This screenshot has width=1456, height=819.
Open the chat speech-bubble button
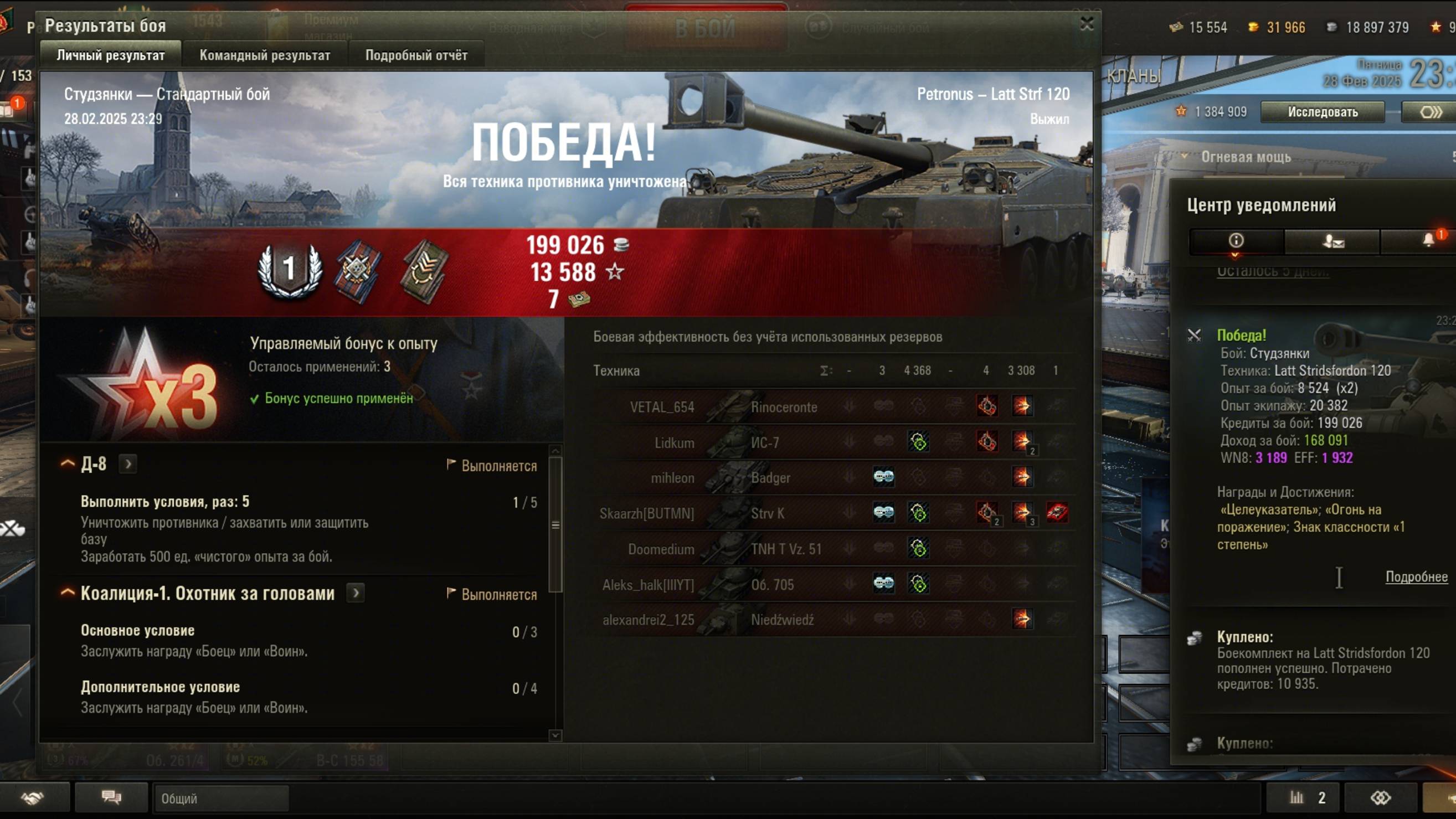click(x=111, y=797)
